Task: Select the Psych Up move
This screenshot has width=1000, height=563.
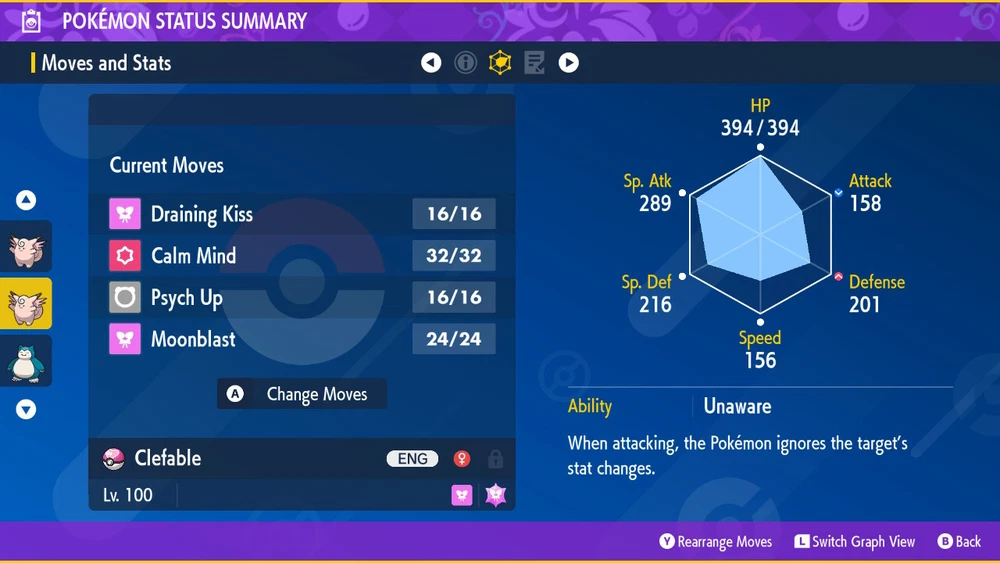Action: pyautogui.click(x=301, y=298)
